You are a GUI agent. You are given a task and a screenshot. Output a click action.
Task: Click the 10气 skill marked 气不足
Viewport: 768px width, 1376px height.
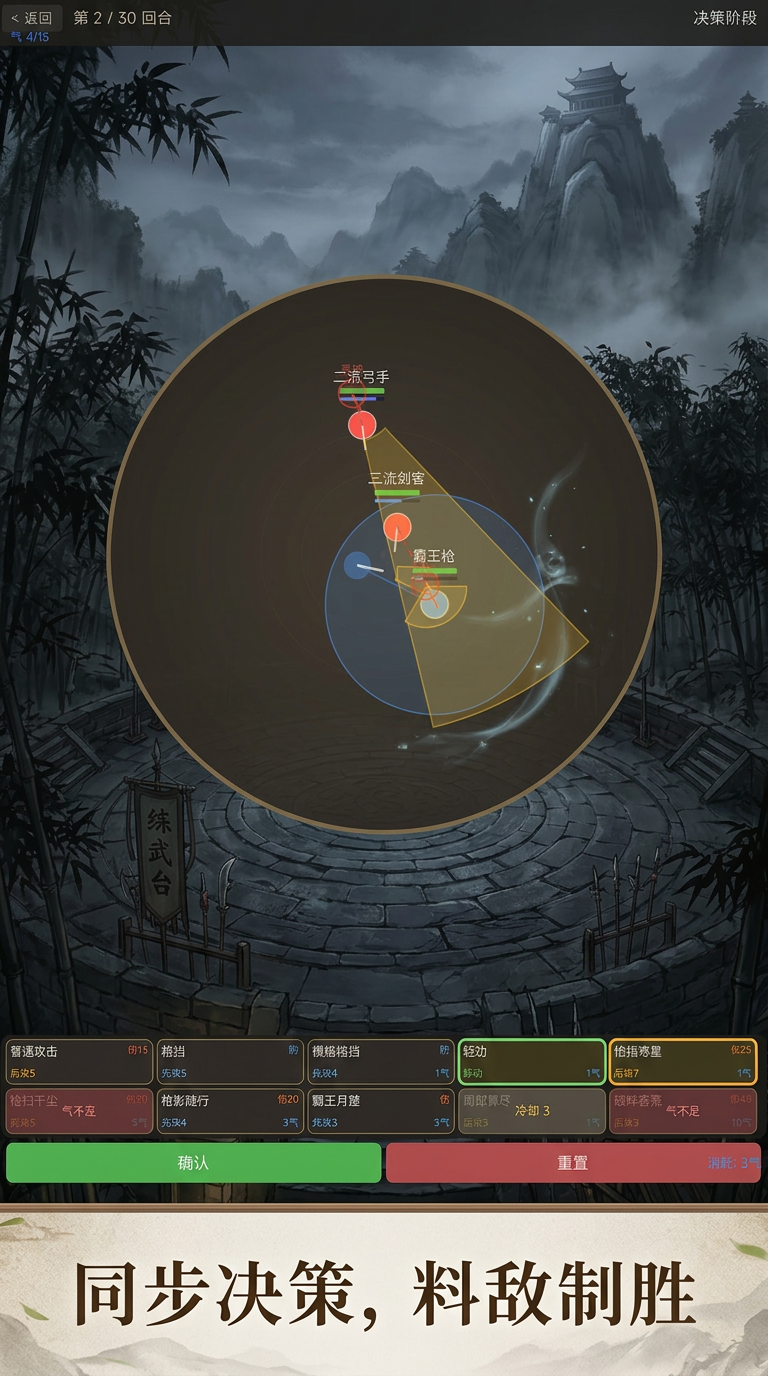click(683, 1111)
